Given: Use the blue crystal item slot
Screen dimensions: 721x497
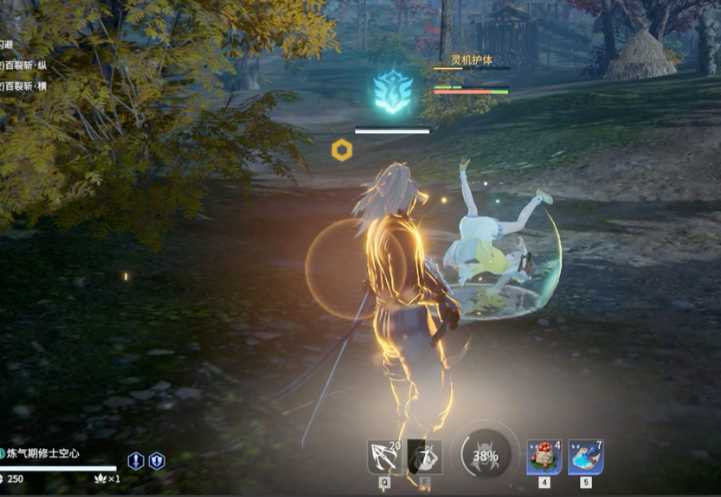Looking at the screenshot, I should point(586,457).
